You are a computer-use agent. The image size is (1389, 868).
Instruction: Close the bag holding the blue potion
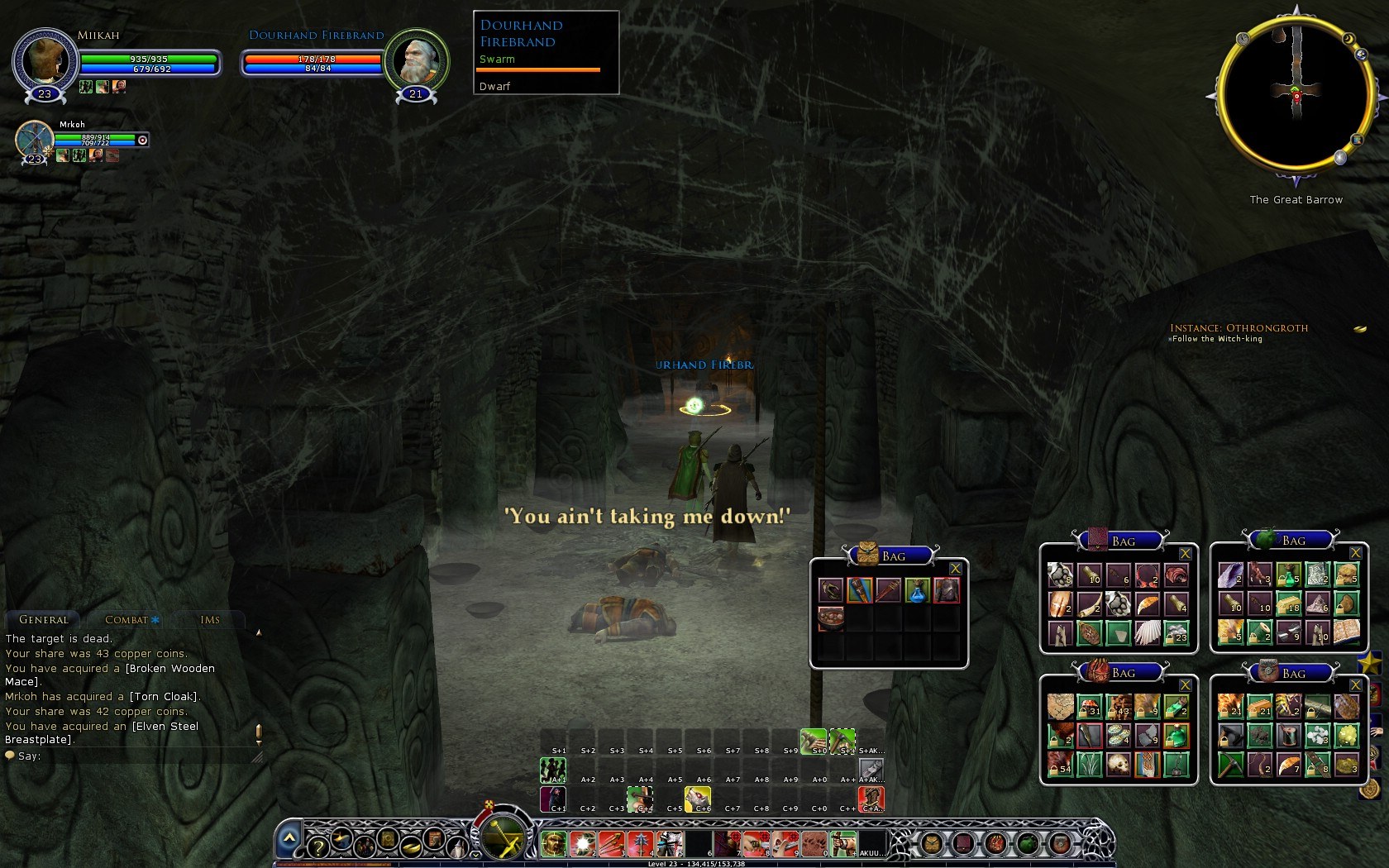point(955,569)
